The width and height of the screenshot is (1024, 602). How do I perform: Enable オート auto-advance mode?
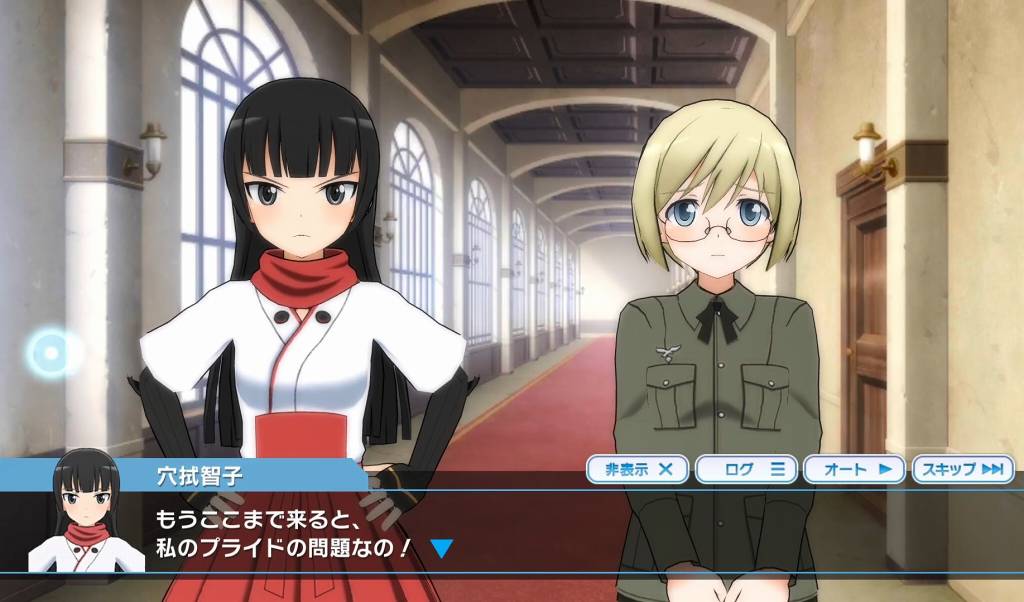click(x=854, y=469)
